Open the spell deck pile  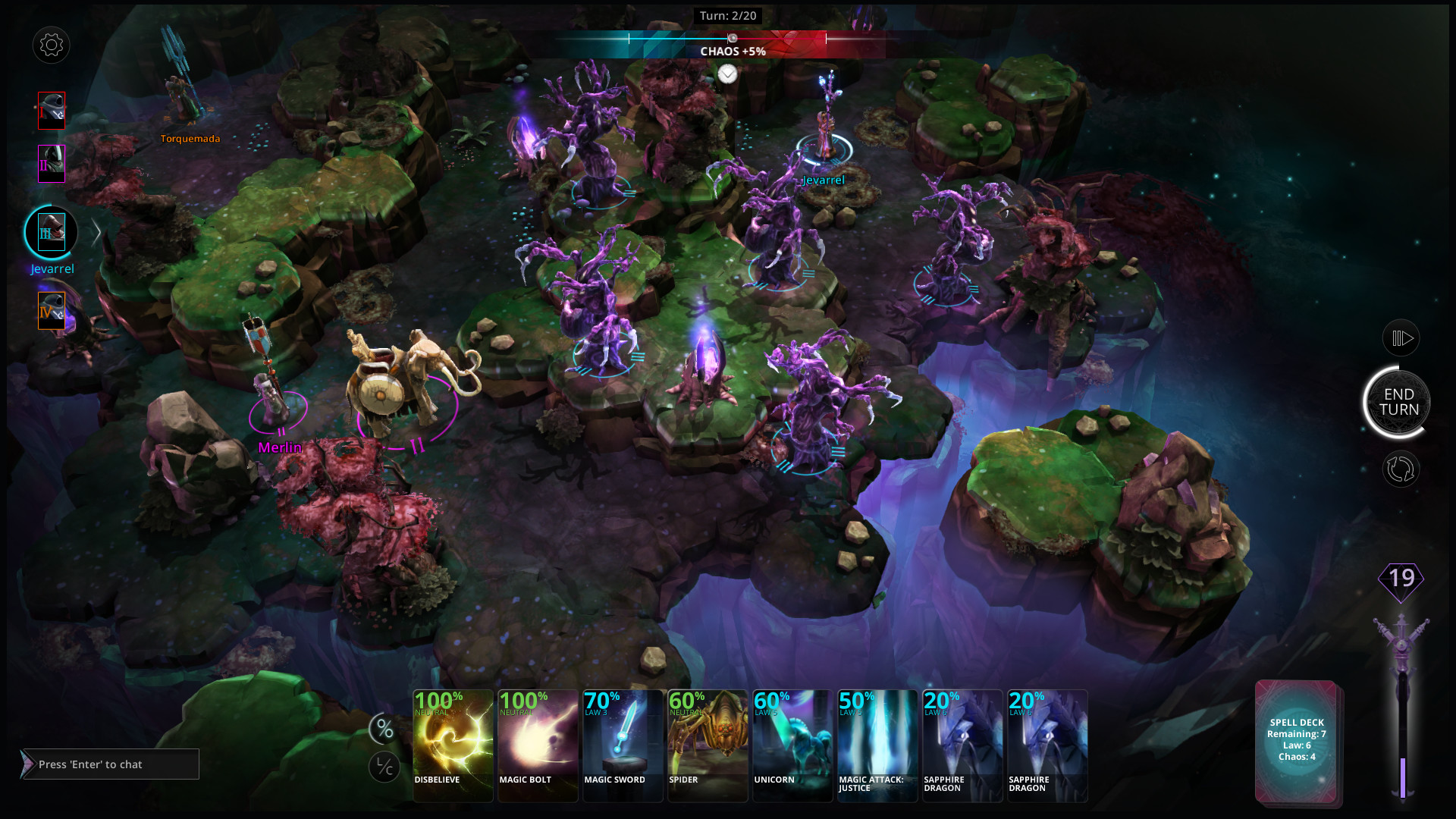click(x=1297, y=741)
